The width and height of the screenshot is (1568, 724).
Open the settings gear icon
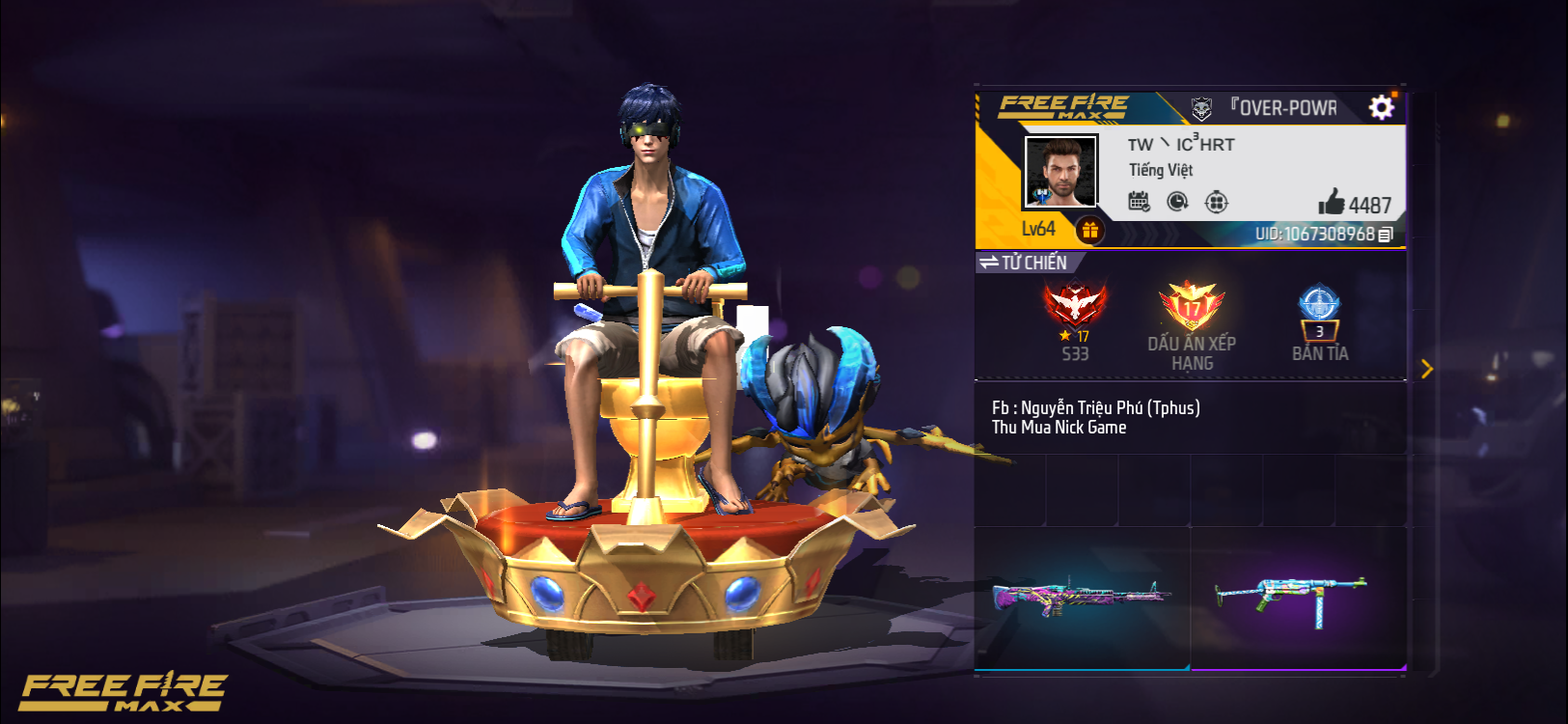(1382, 106)
